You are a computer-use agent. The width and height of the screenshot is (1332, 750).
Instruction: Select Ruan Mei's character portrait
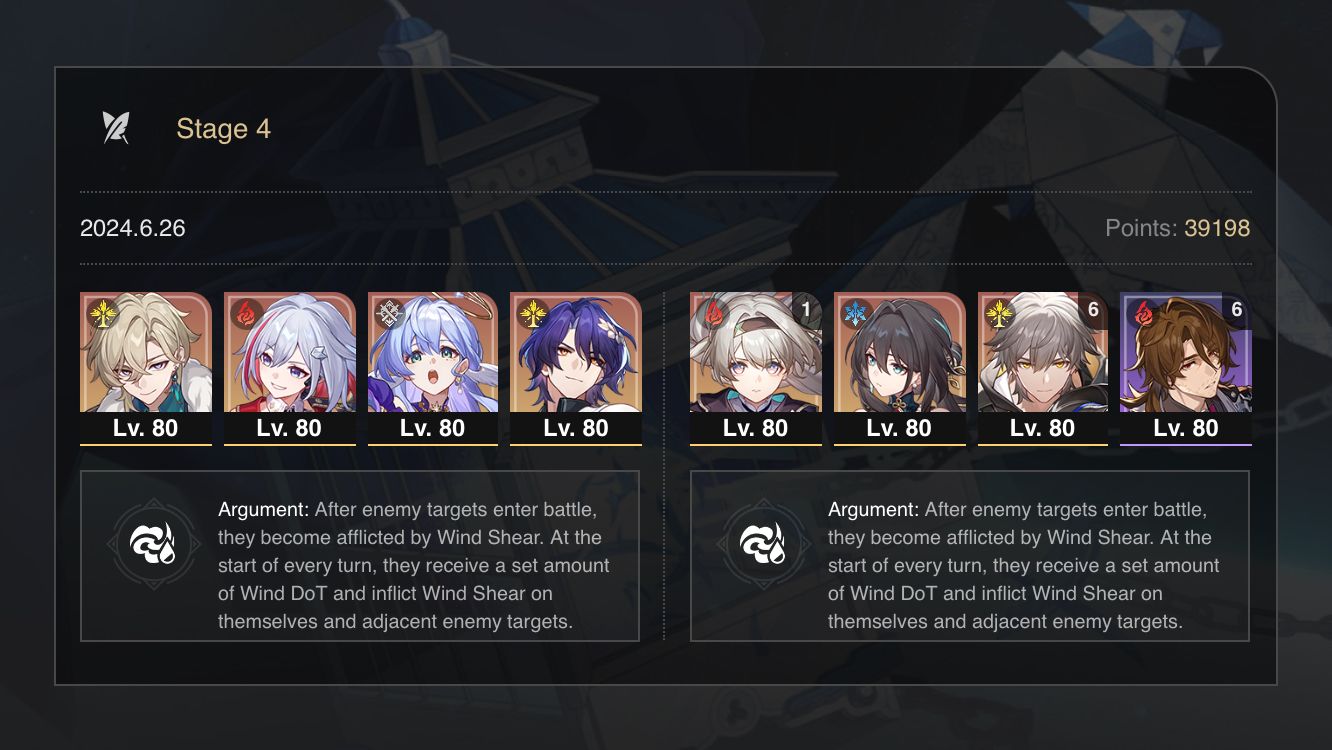pos(898,365)
